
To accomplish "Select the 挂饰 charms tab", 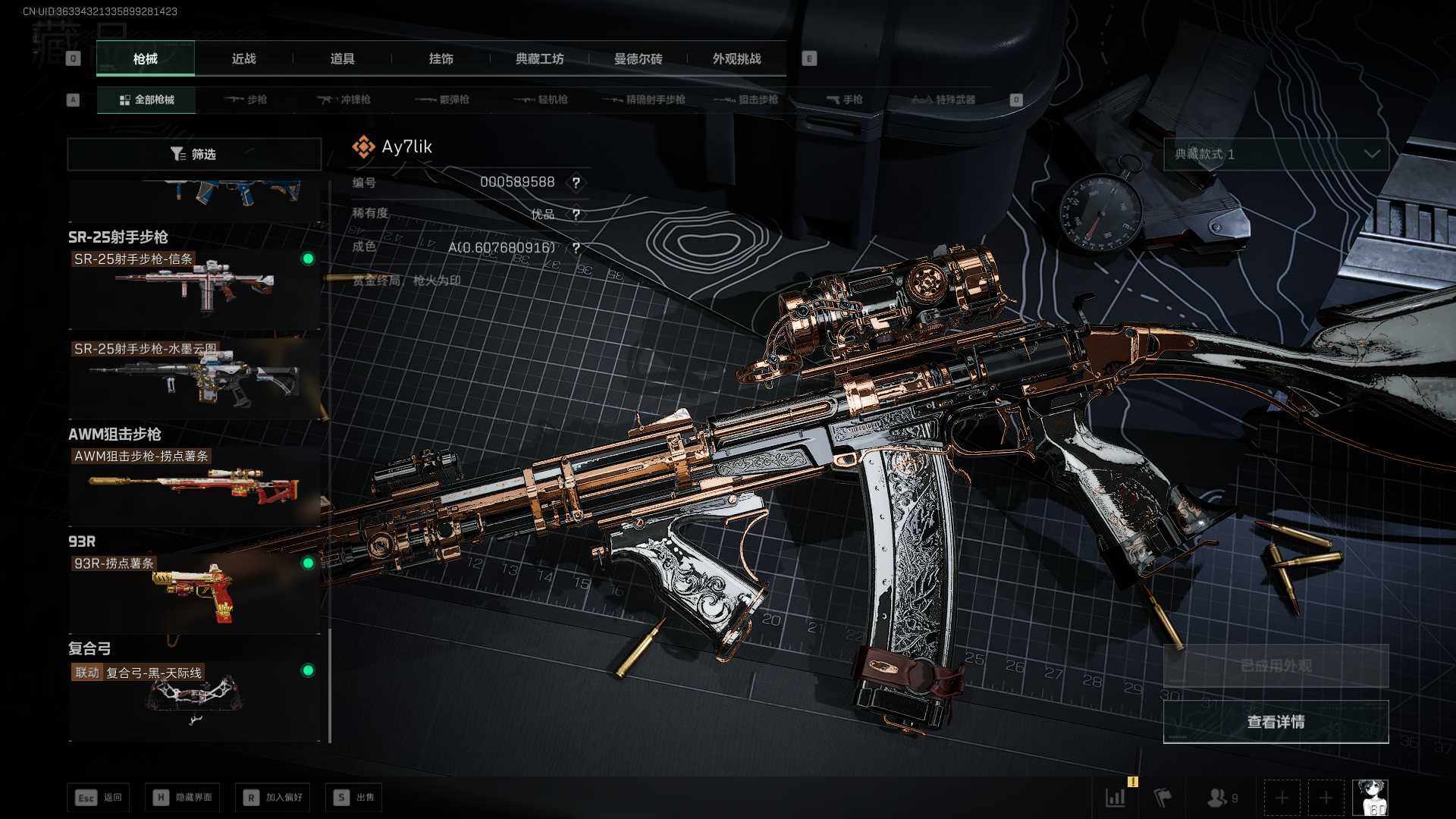I will [x=441, y=59].
